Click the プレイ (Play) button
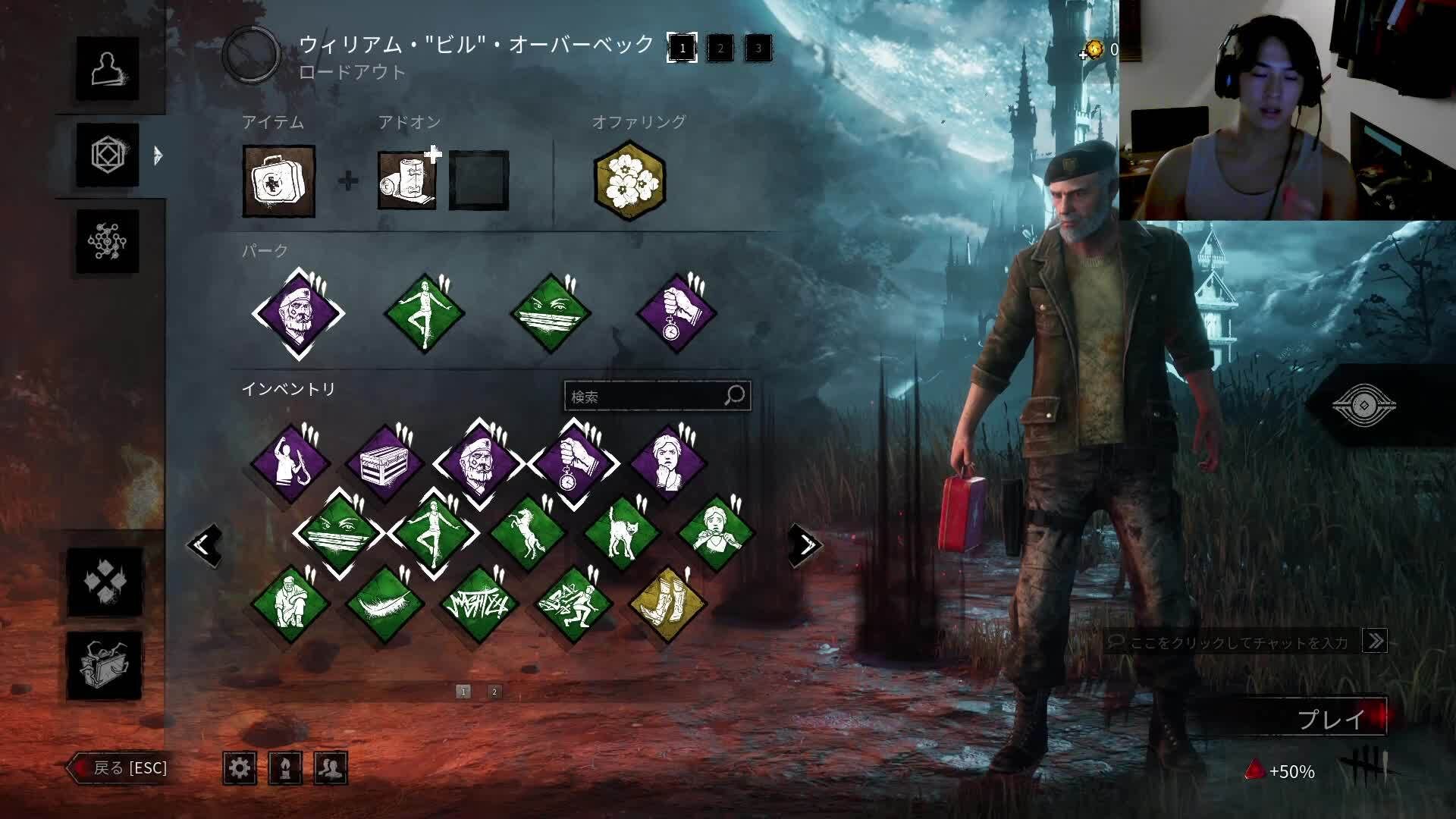 tap(1331, 718)
